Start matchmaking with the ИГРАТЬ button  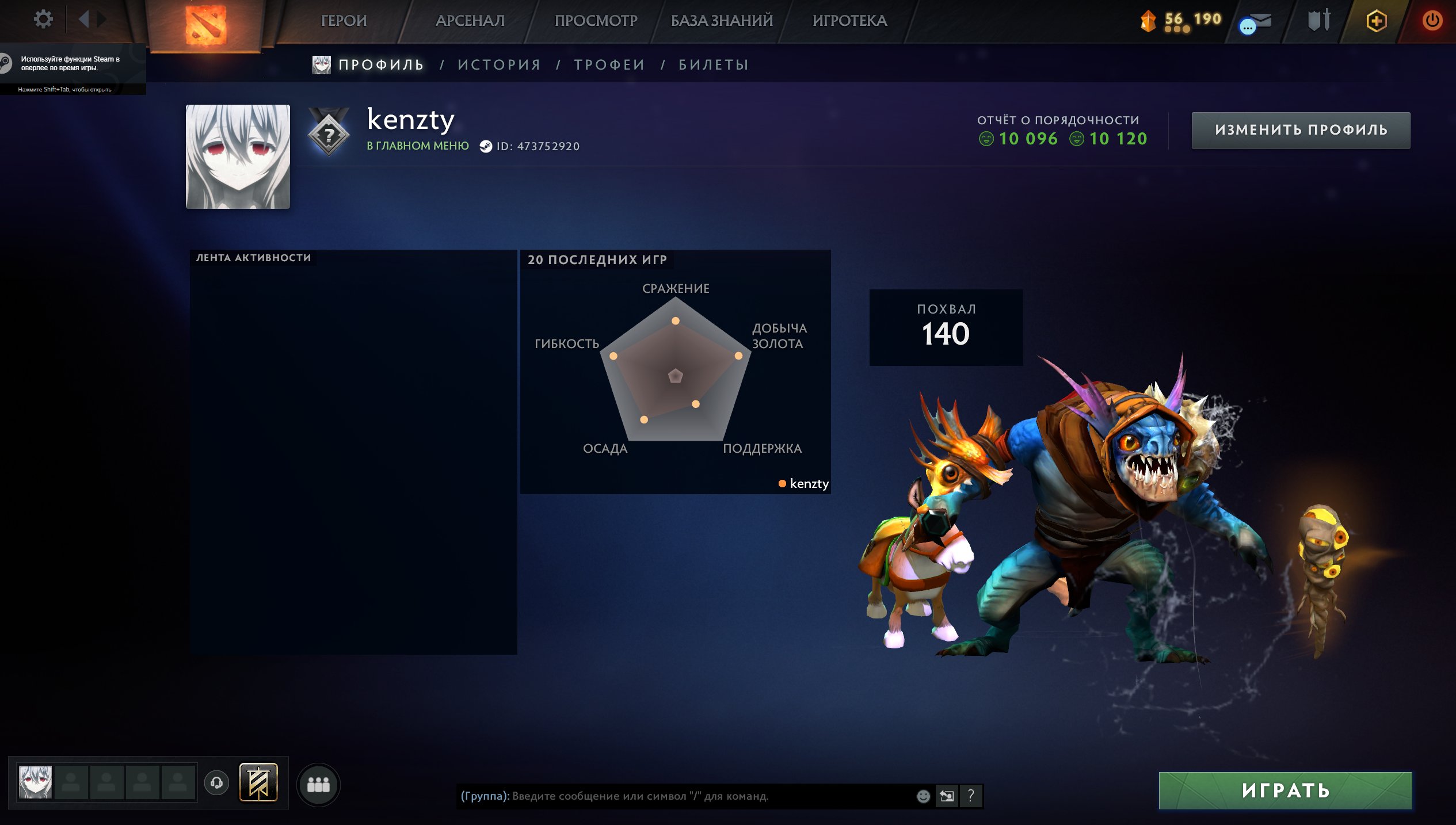1285,790
